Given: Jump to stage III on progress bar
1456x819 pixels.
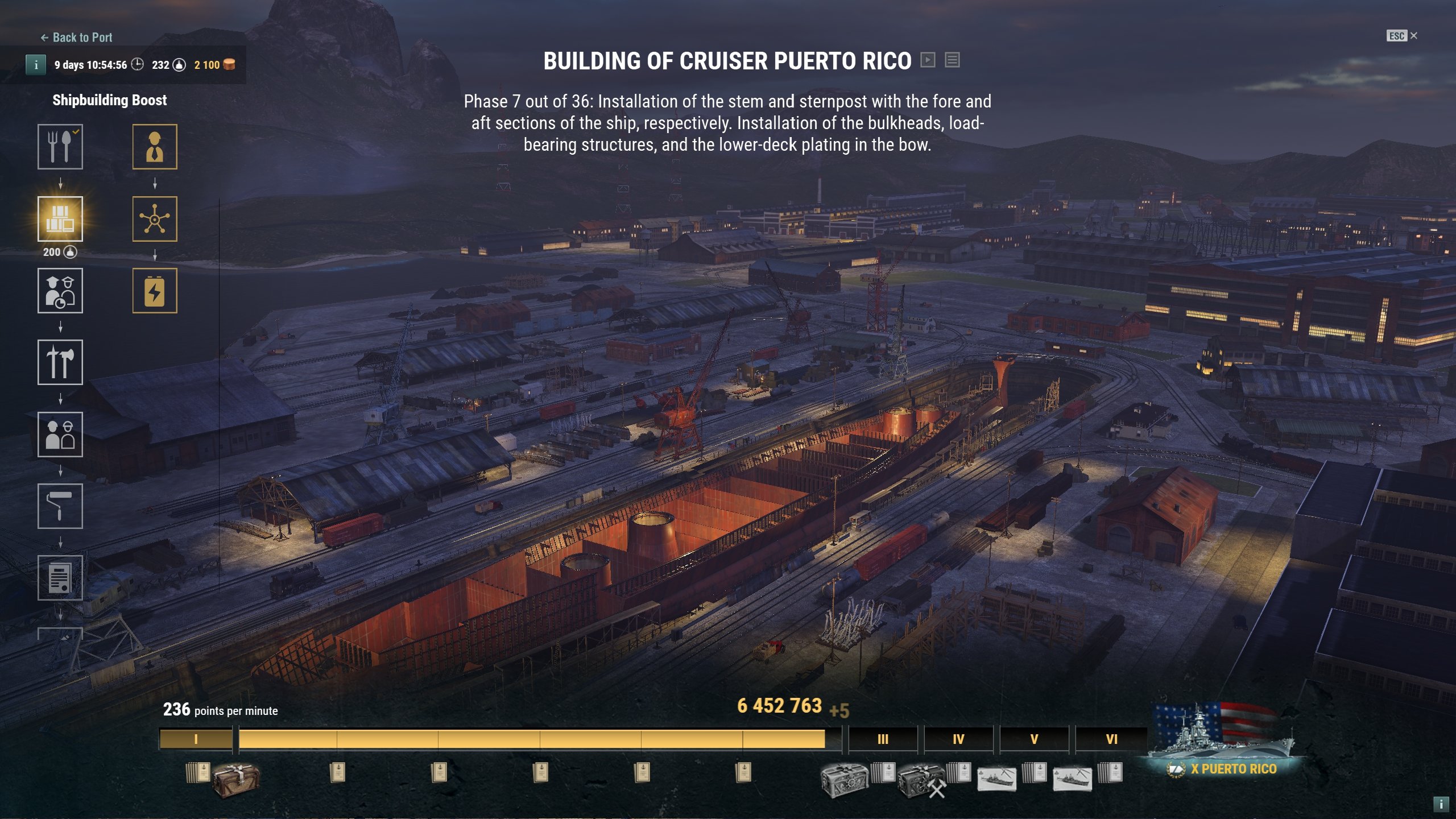Looking at the screenshot, I should coord(883,739).
